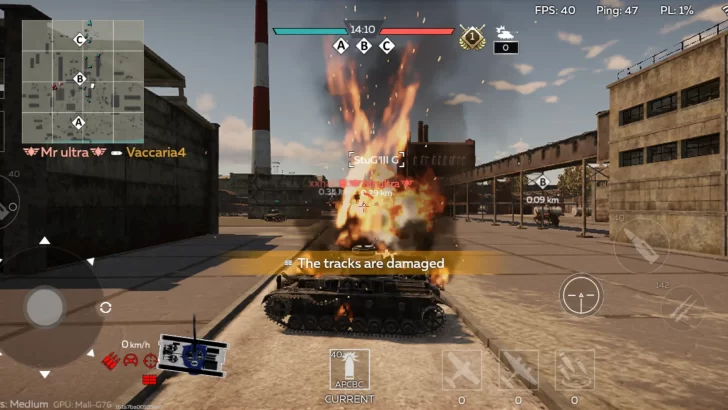728x410 pixels.
Task: Fire the main cannon shell button
Action: (x=641, y=246)
